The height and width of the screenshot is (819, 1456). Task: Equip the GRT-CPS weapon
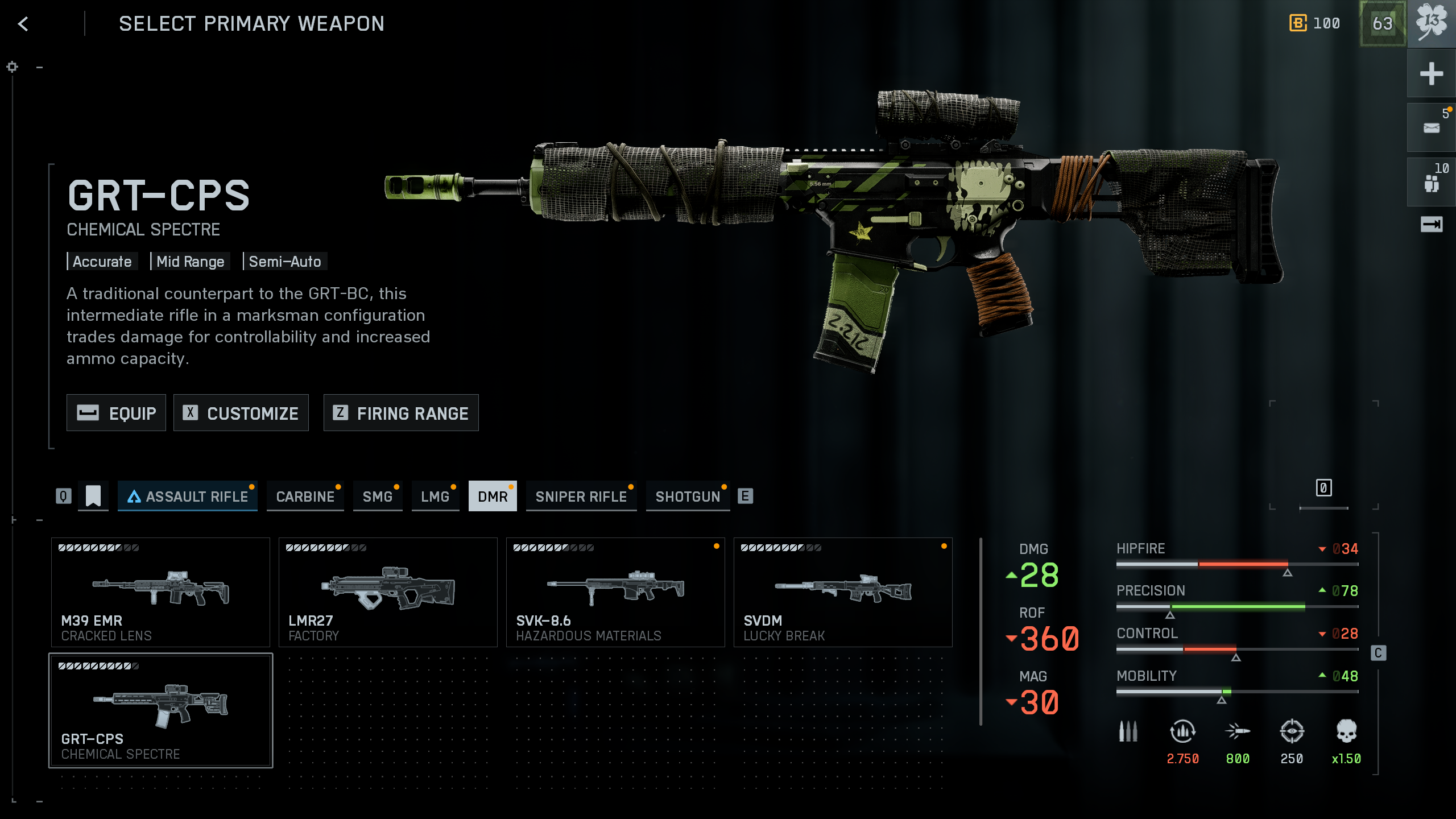click(x=116, y=413)
